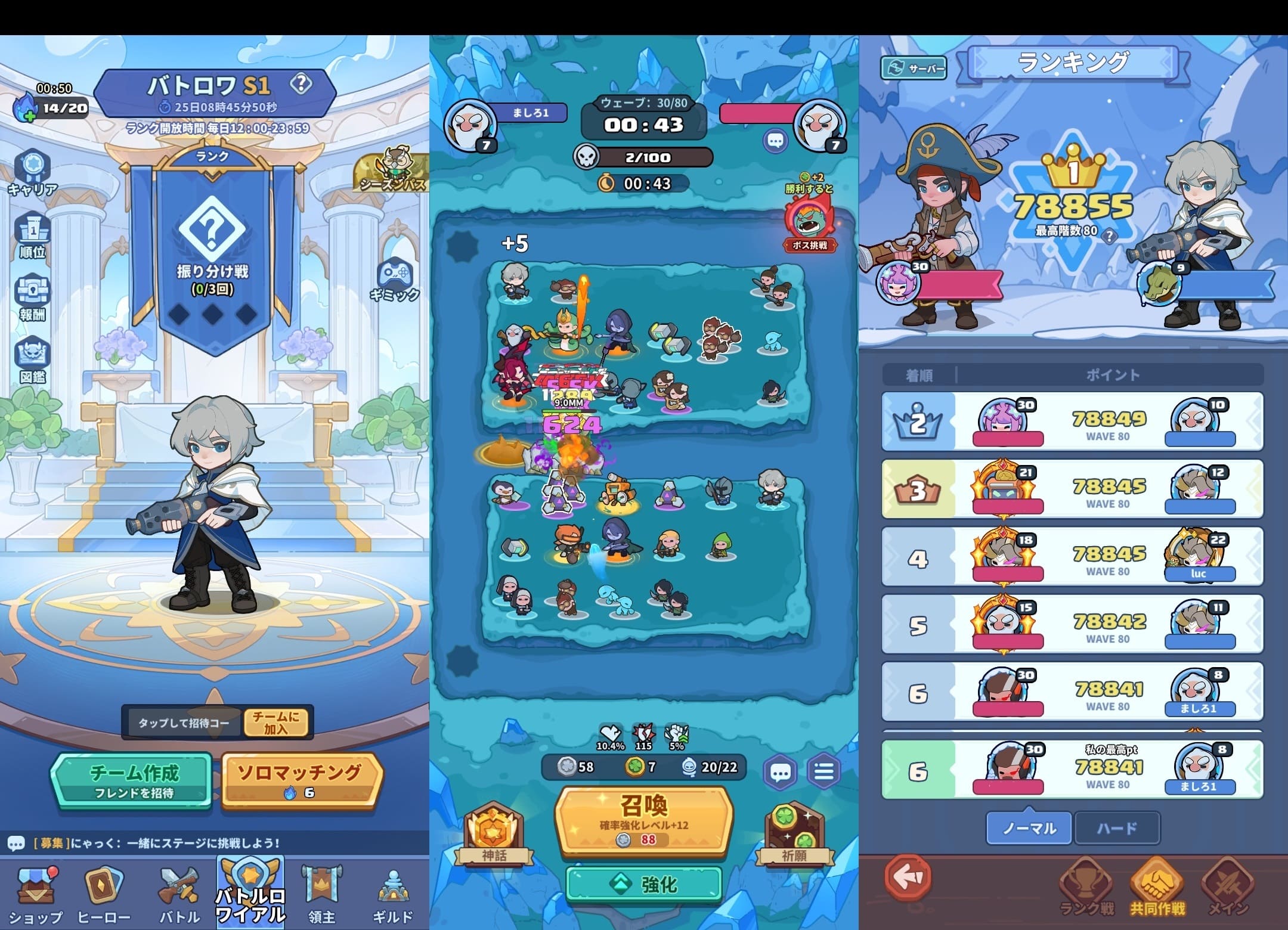Open the キャリア career menu

(x=32, y=172)
